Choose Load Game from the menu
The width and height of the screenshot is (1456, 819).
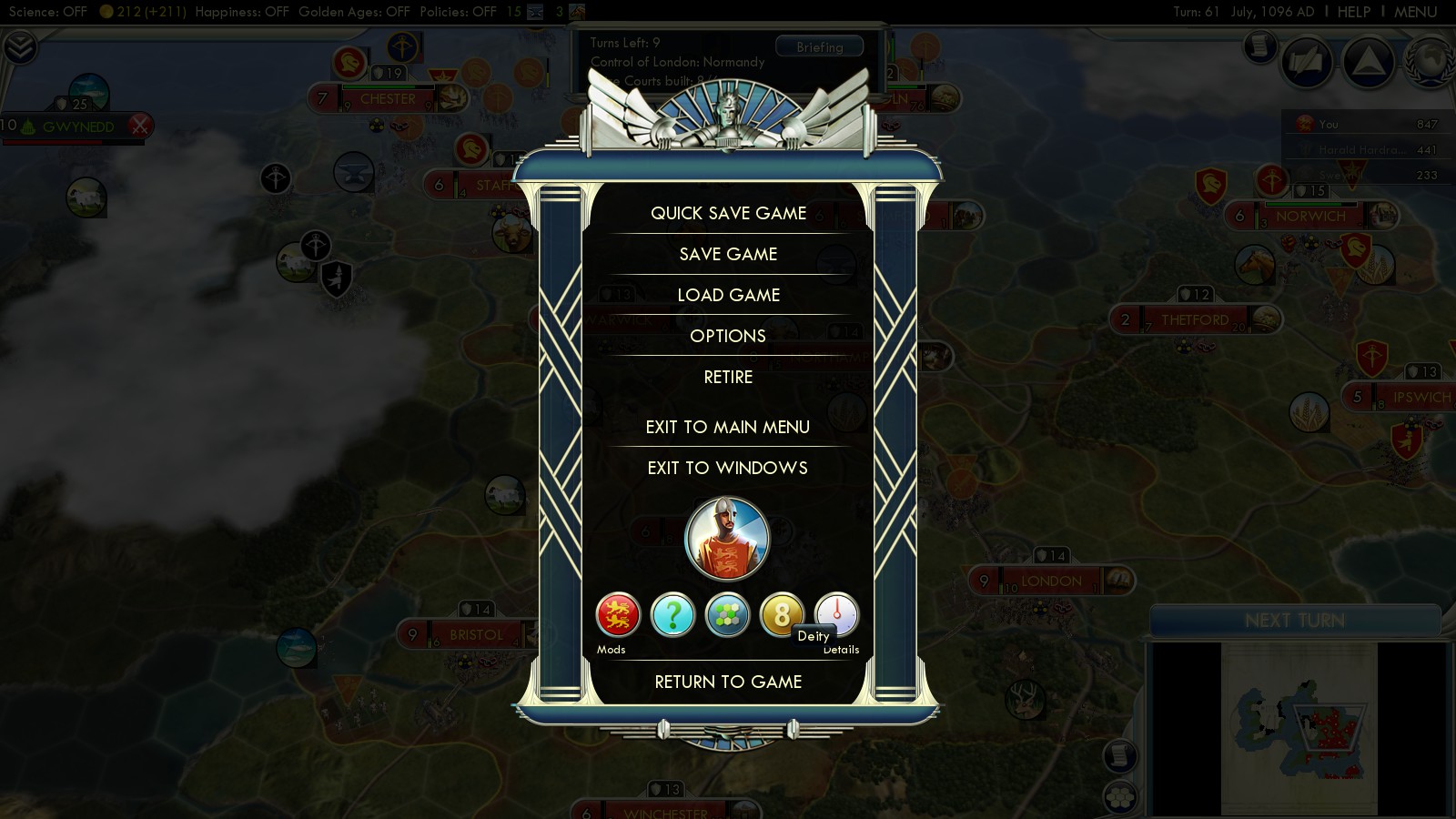pyautogui.click(x=728, y=295)
